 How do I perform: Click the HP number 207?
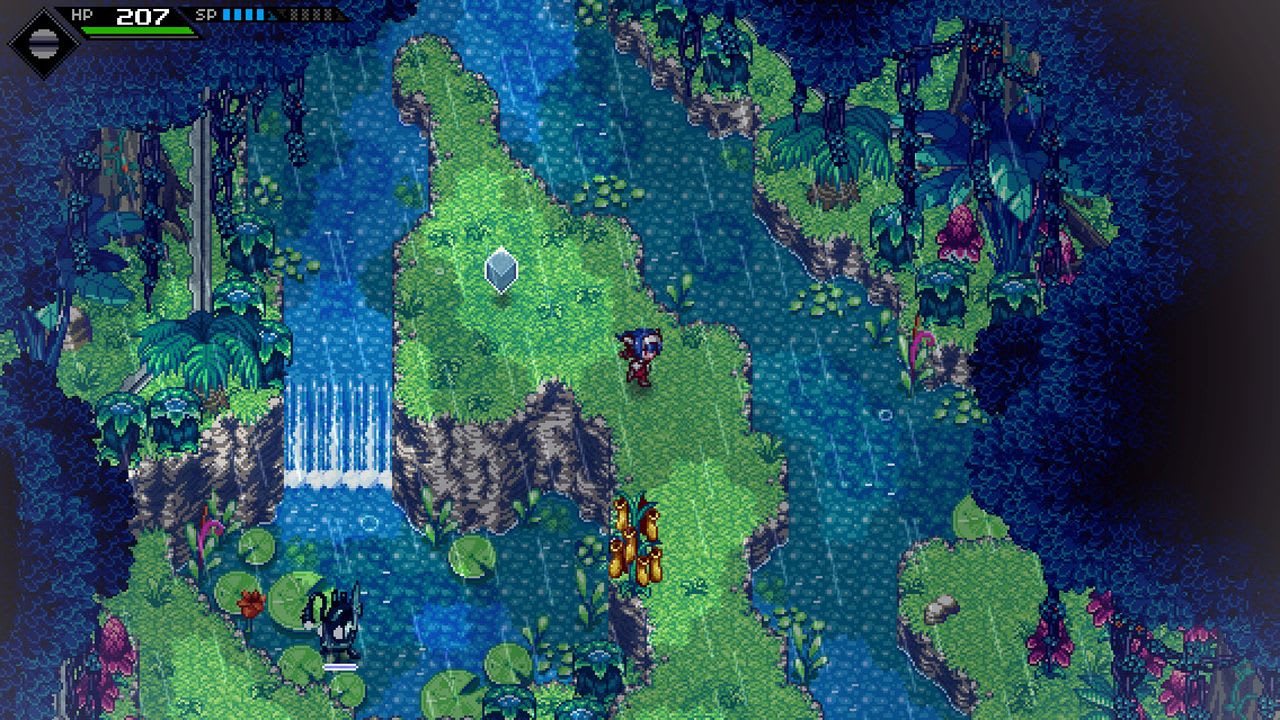142,16
